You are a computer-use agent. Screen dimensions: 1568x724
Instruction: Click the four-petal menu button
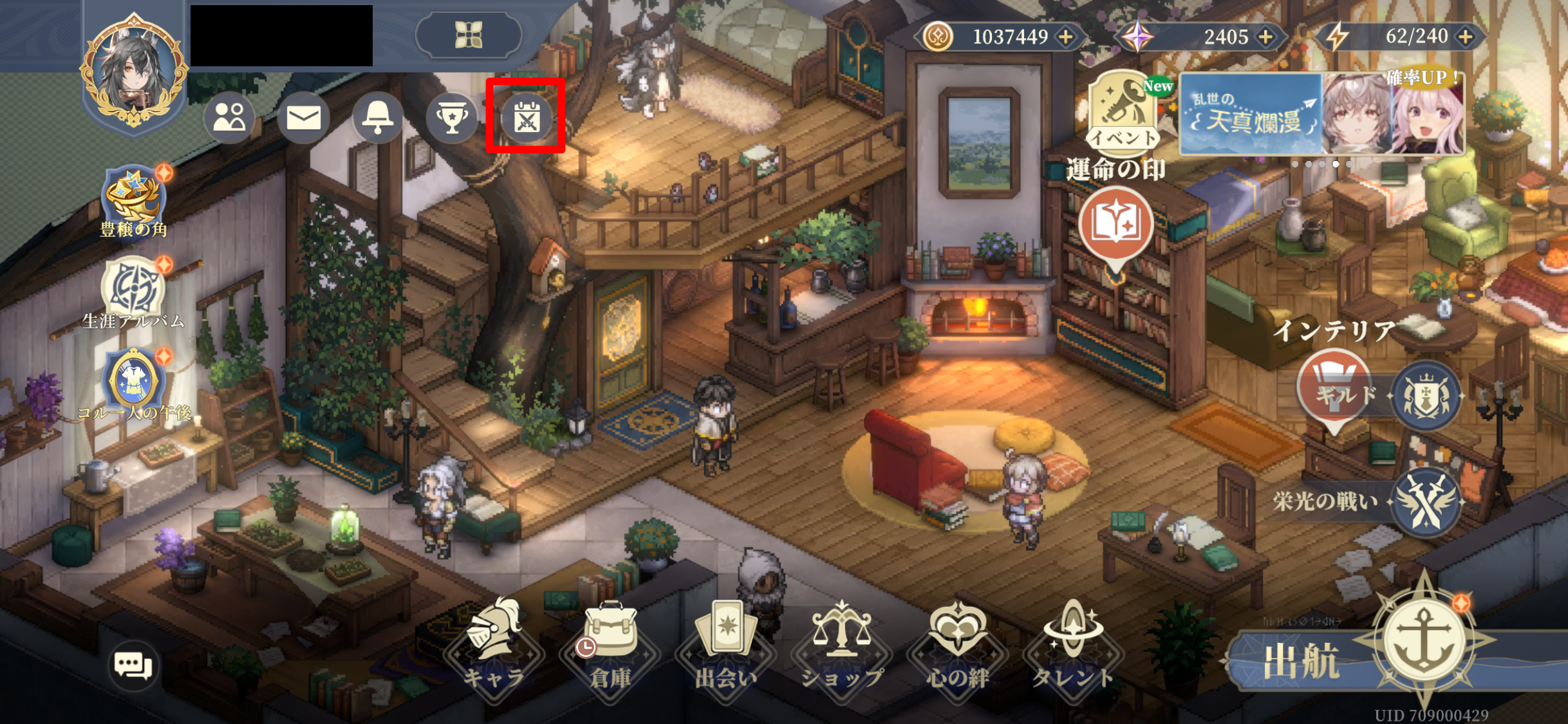point(469,34)
